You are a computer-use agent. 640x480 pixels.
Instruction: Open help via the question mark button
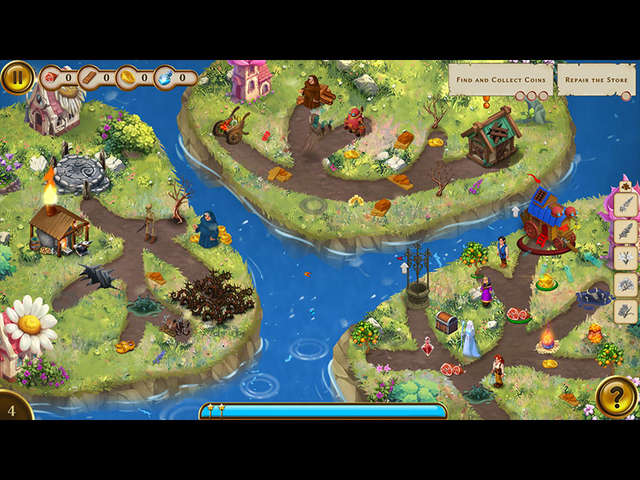[x=617, y=397]
